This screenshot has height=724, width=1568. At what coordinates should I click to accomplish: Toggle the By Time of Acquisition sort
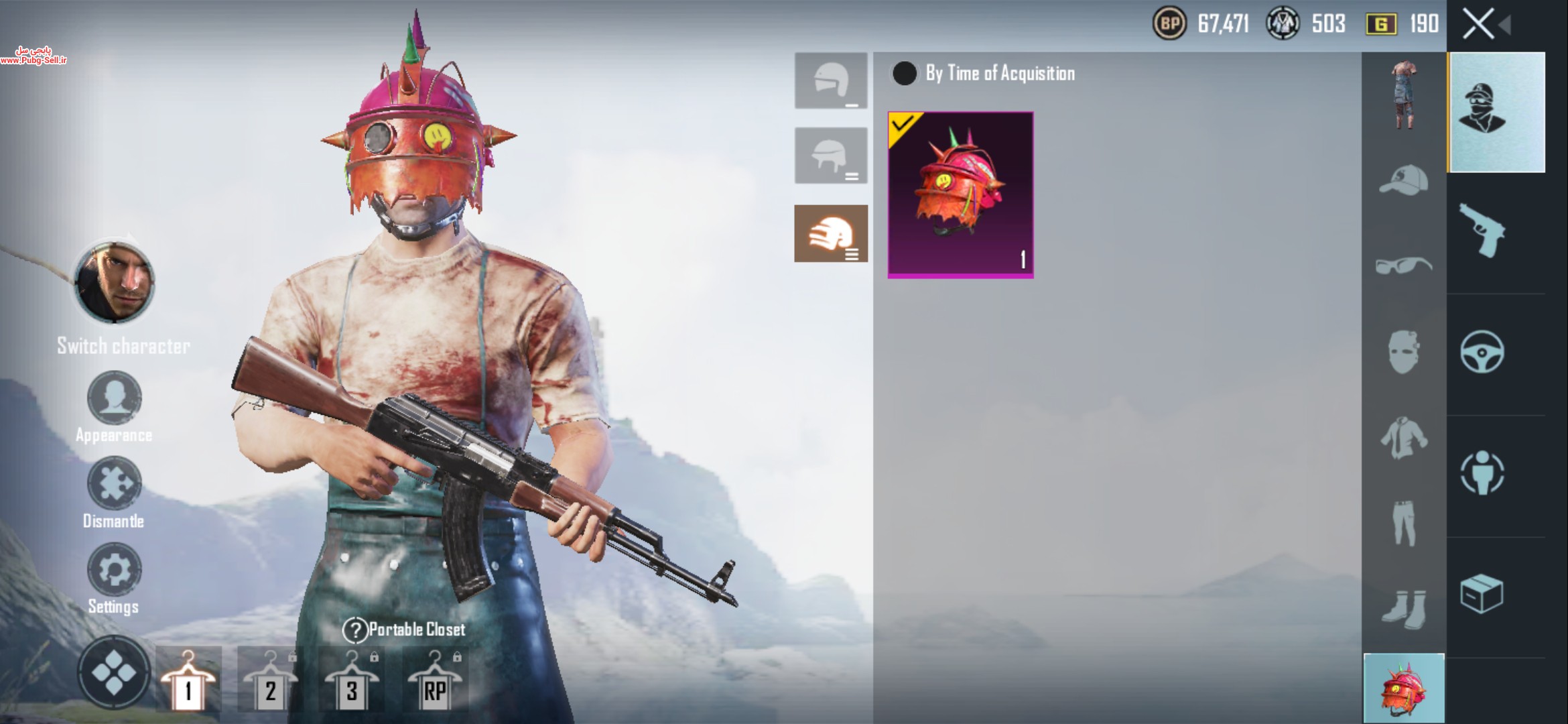[905, 73]
